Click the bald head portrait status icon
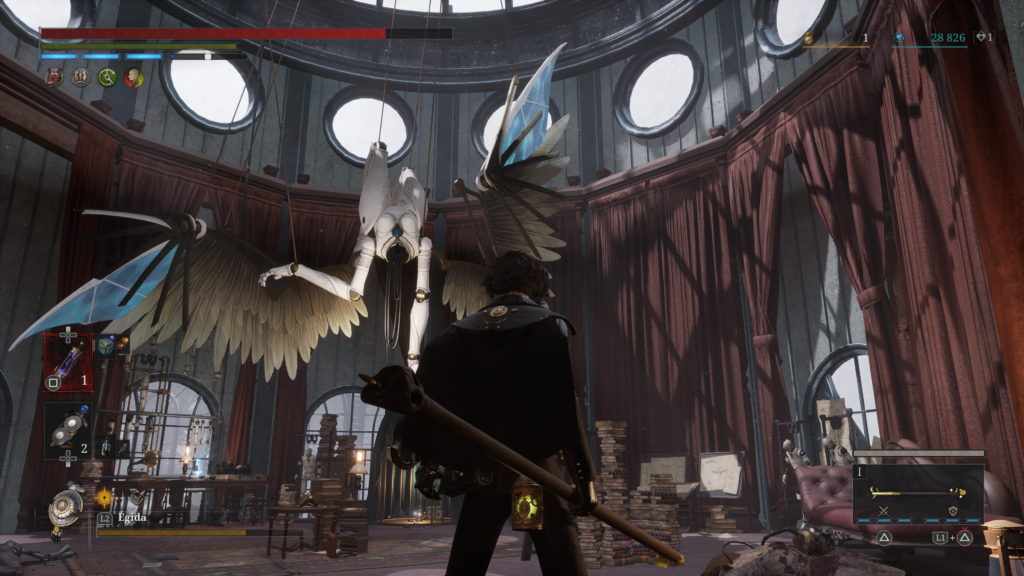The image size is (1024, 576). click(133, 77)
